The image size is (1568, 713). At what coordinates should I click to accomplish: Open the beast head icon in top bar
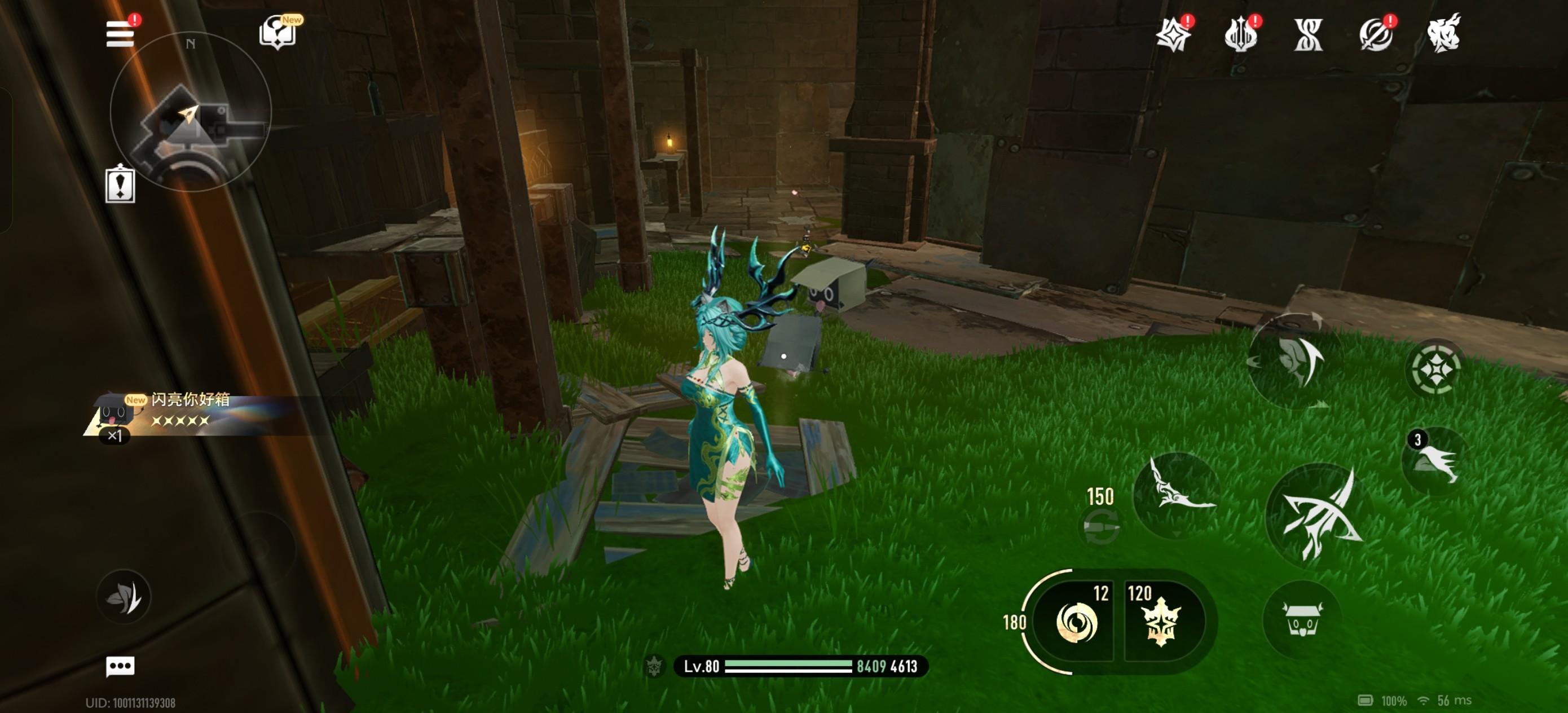click(x=1444, y=33)
